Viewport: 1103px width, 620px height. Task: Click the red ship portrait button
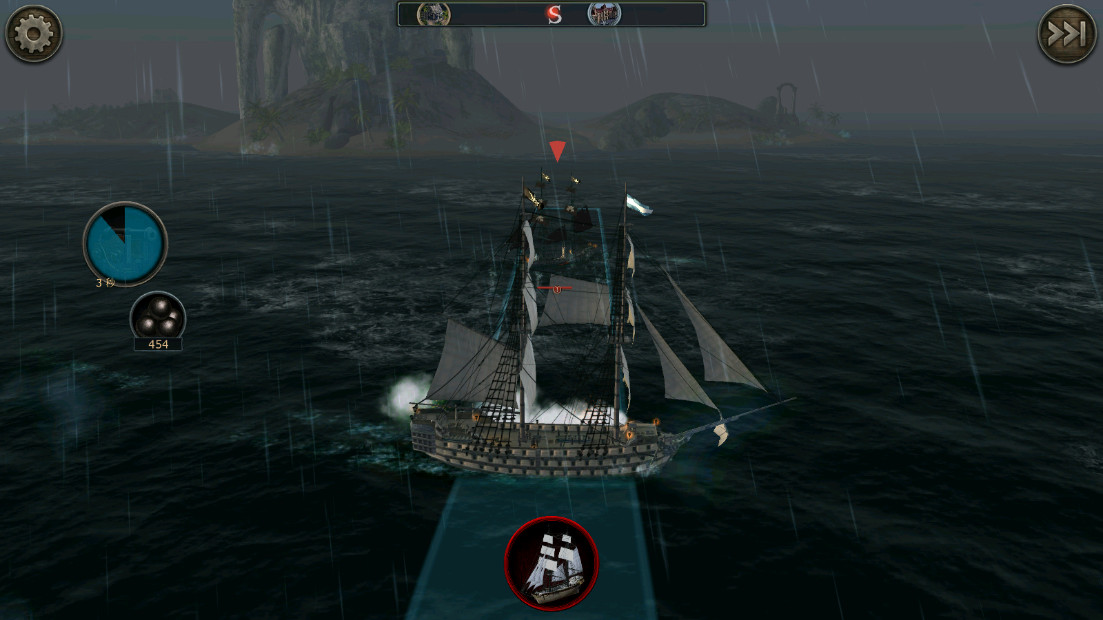coord(551,563)
